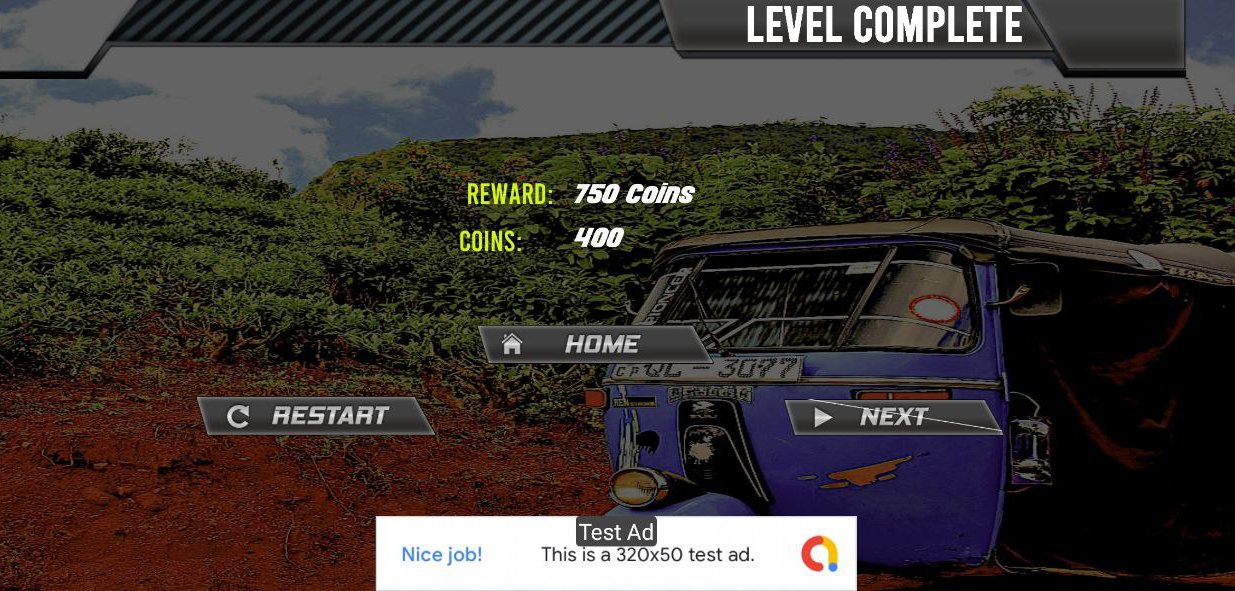Open the Nice job test ad banner
The width and height of the screenshot is (1235, 591).
tap(616, 554)
